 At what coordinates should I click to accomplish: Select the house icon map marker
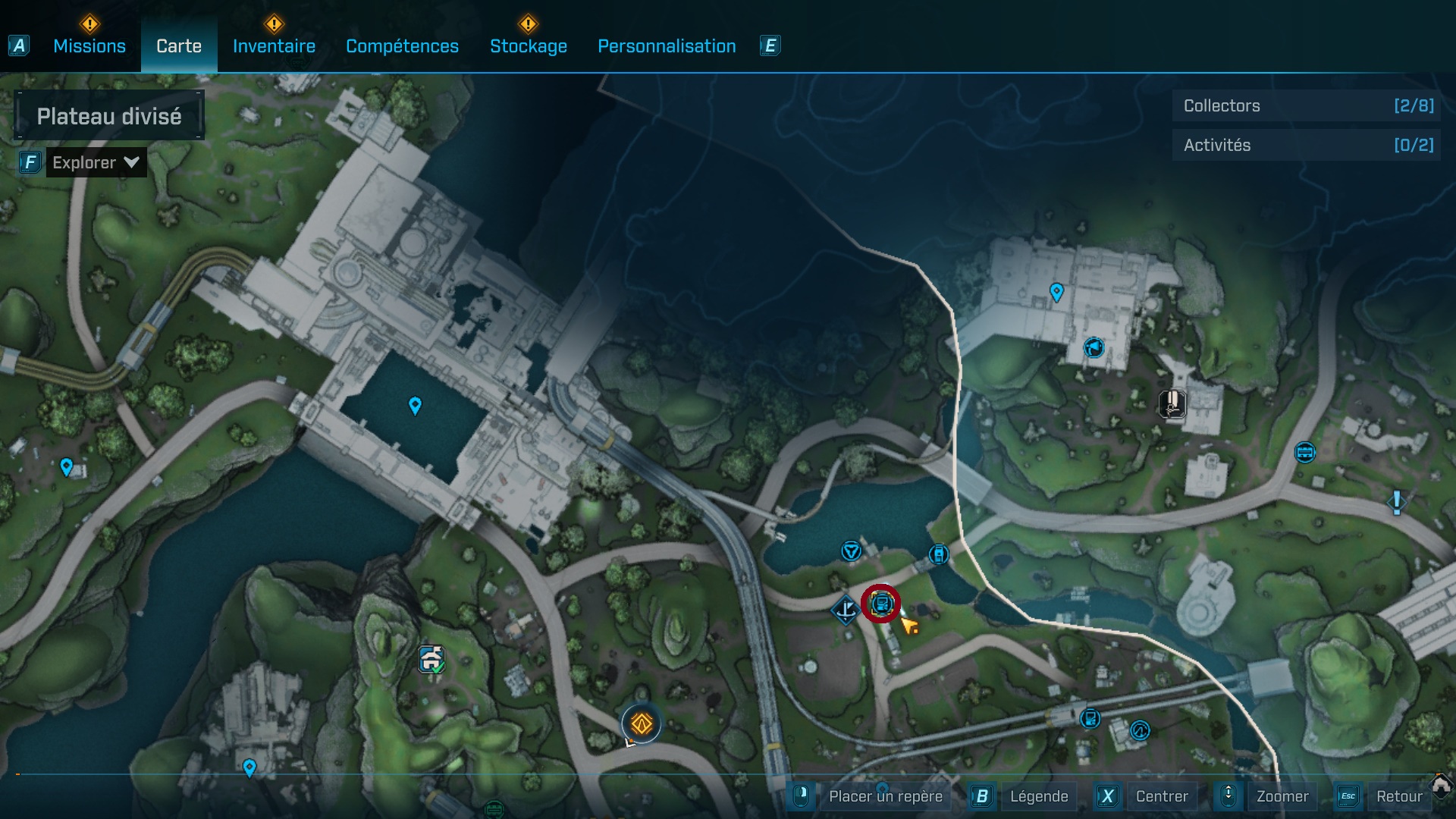pyautogui.click(x=431, y=659)
